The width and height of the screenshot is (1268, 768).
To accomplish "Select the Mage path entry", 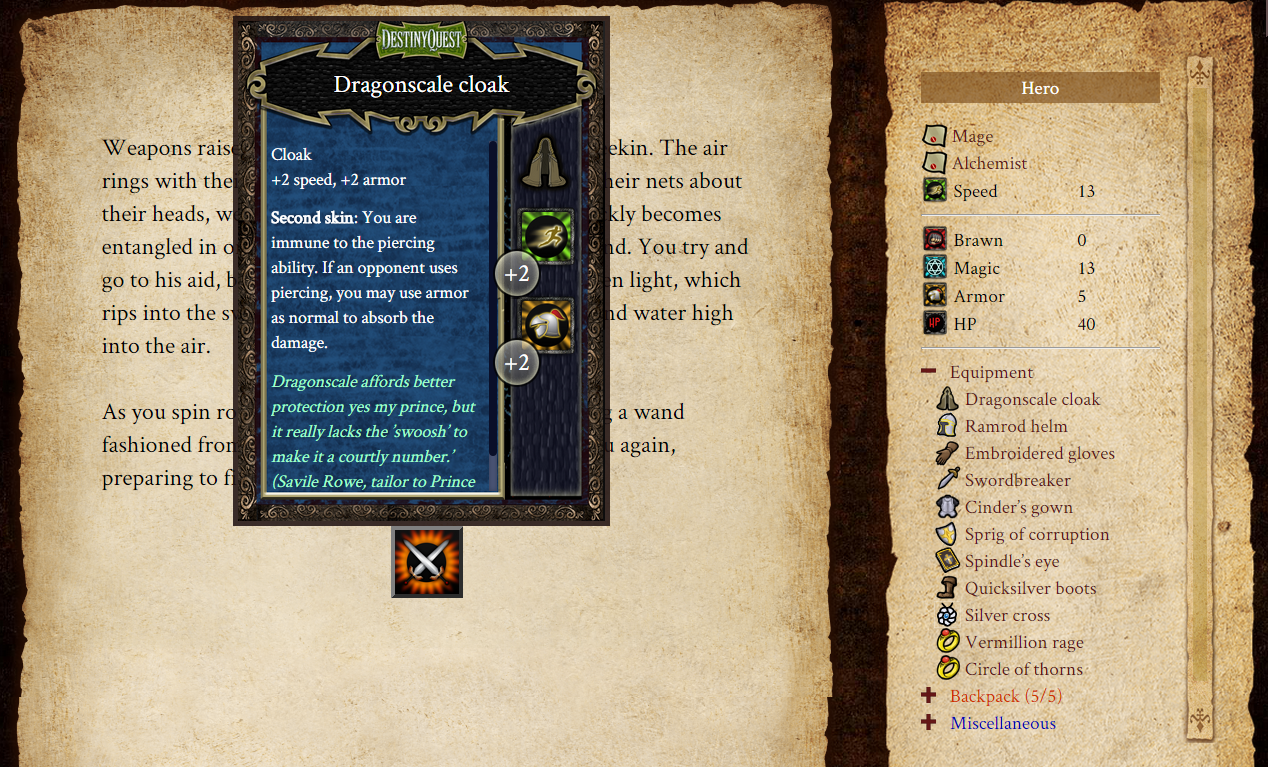I will click(972, 136).
